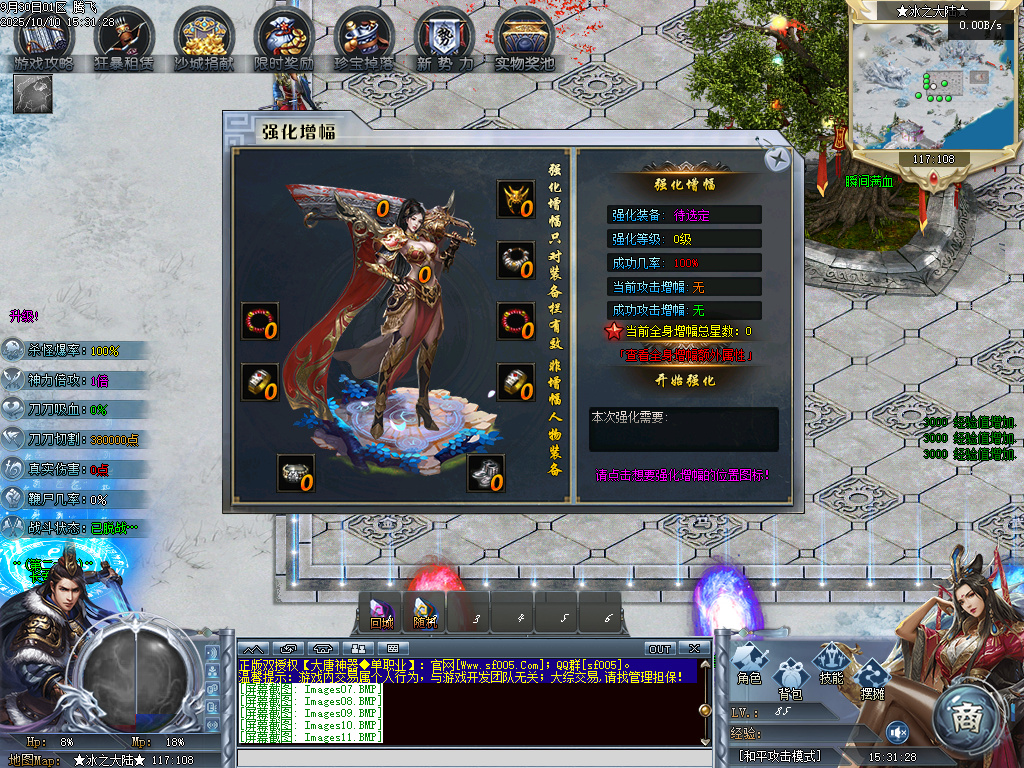Open the 游戏攻略 game guide menu
1024x768 pixels.
(x=44, y=40)
